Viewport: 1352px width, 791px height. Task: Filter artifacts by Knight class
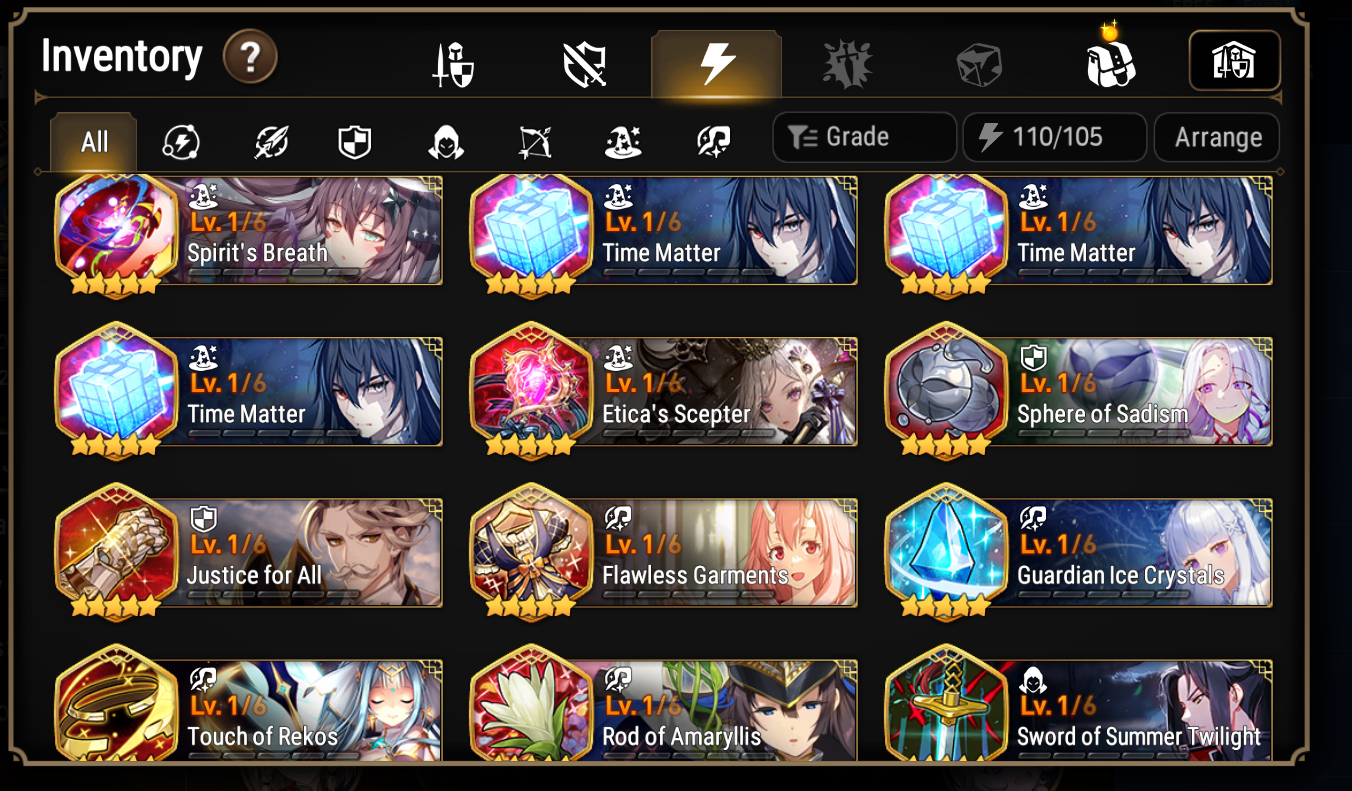coord(353,142)
